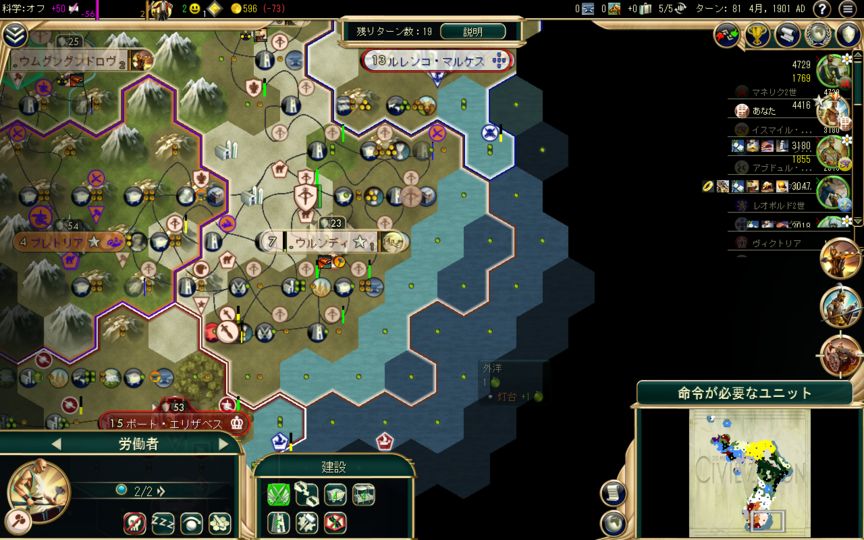The width and height of the screenshot is (864, 540).
Task: Open the main menu list button
Action: 848,9
